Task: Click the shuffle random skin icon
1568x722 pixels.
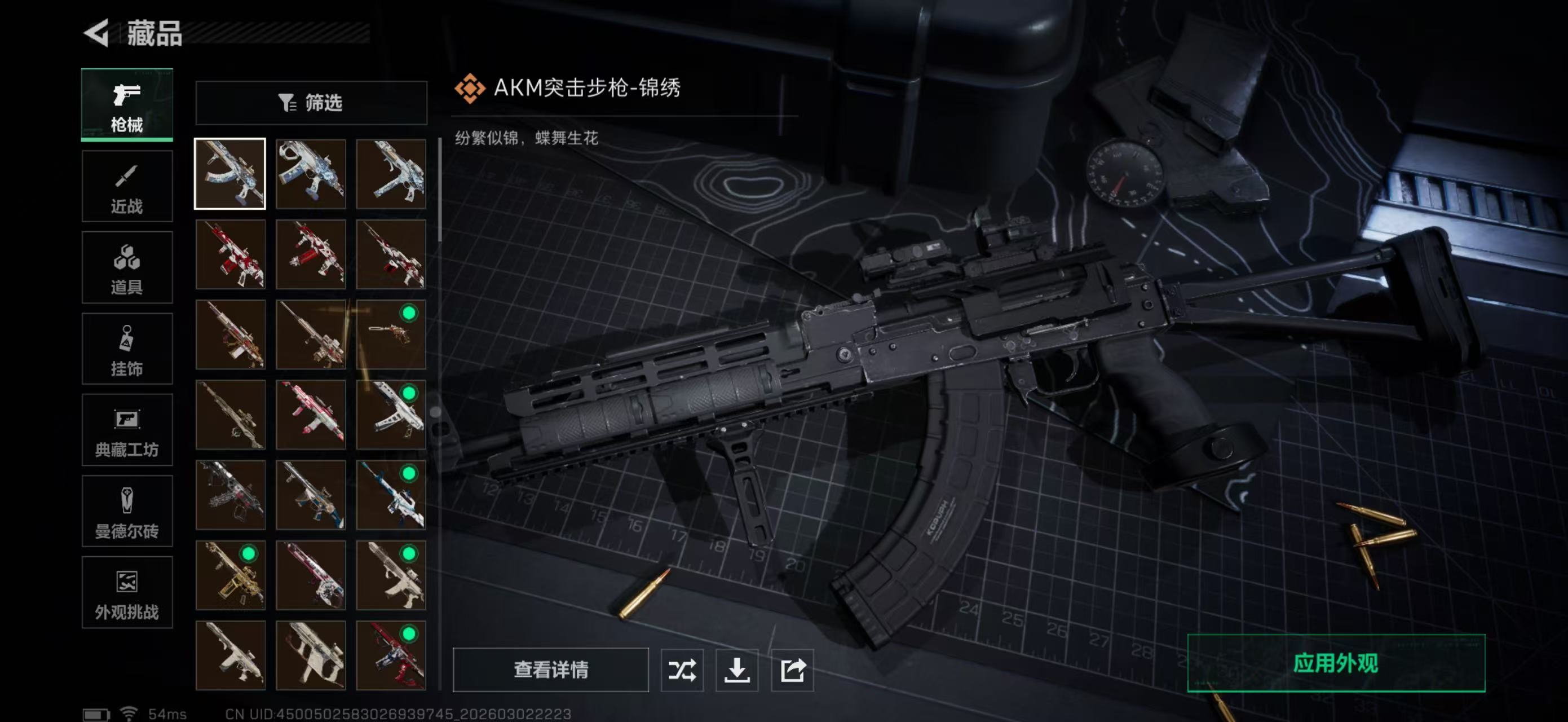Action: pyautogui.click(x=683, y=671)
